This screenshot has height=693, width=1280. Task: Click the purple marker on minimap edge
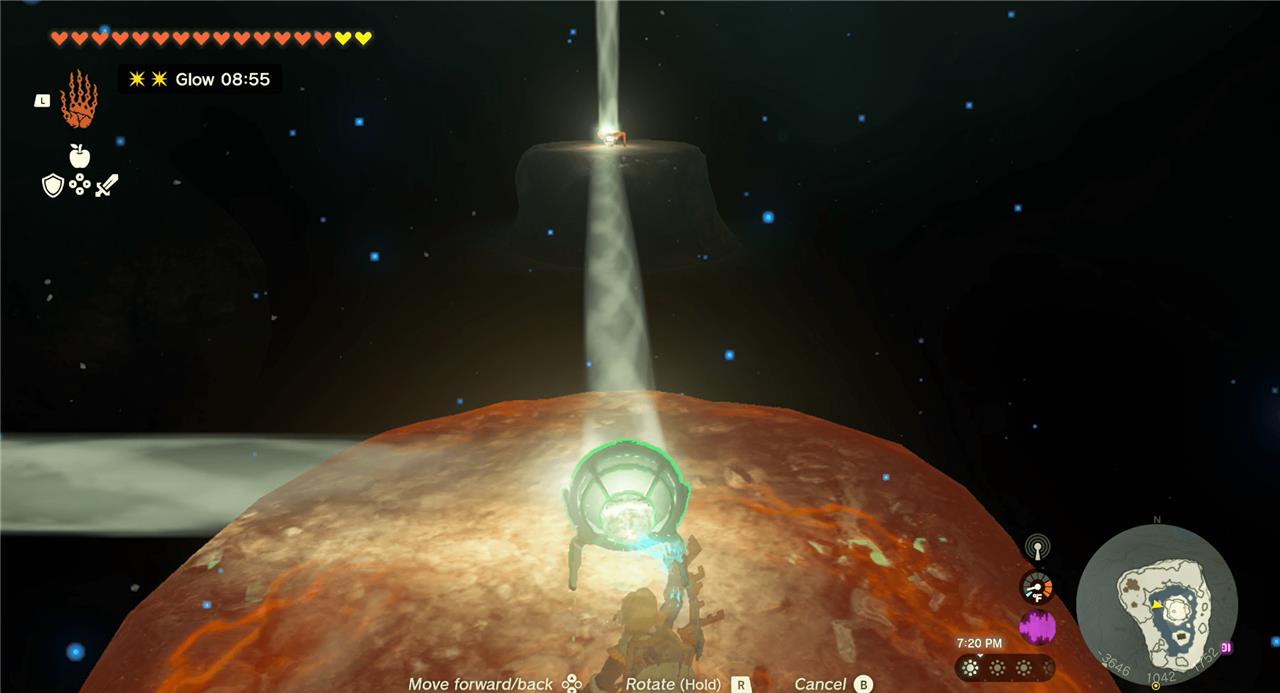coord(1226,648)
